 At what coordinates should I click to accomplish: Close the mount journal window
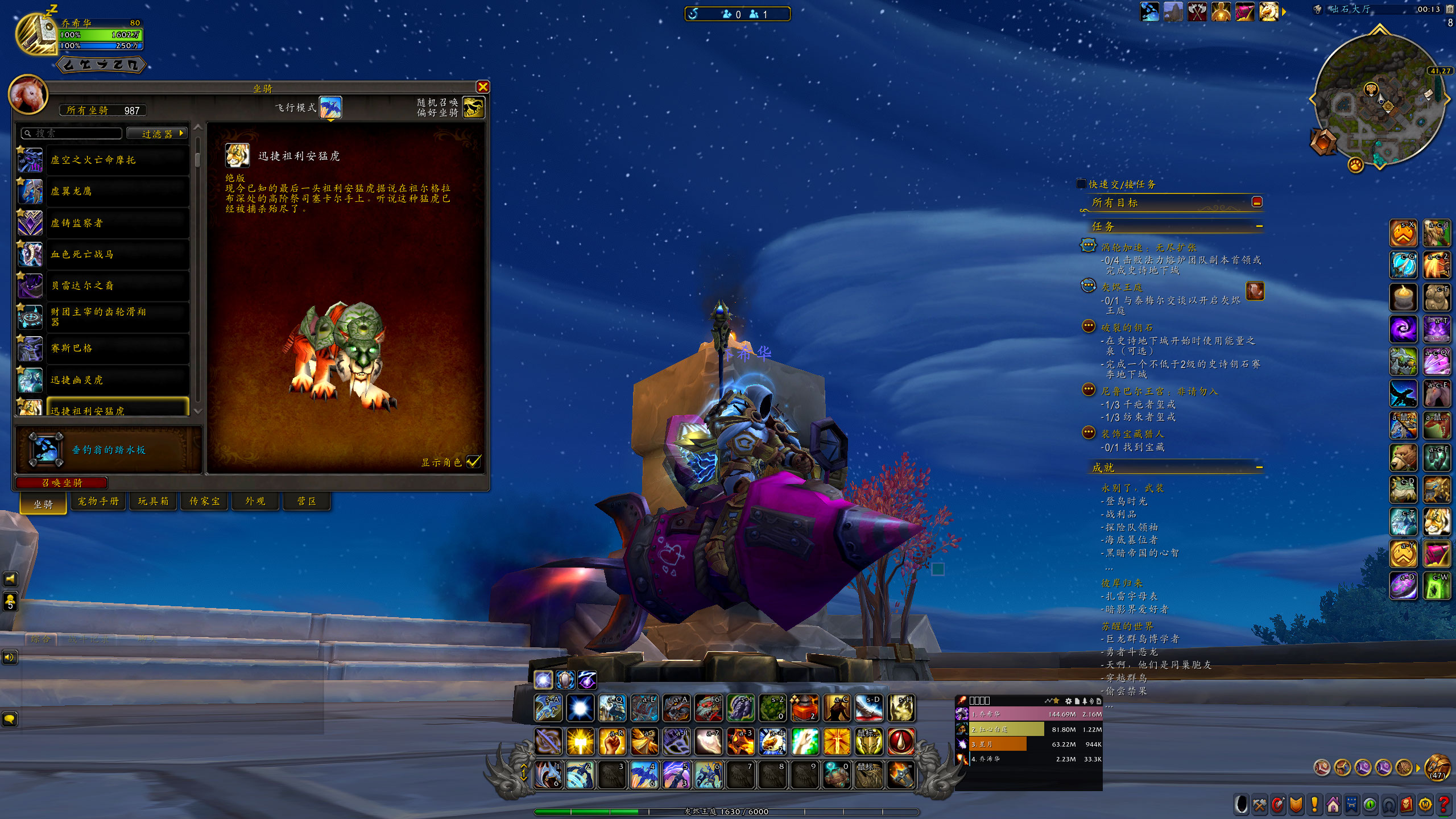pos(483,86)
